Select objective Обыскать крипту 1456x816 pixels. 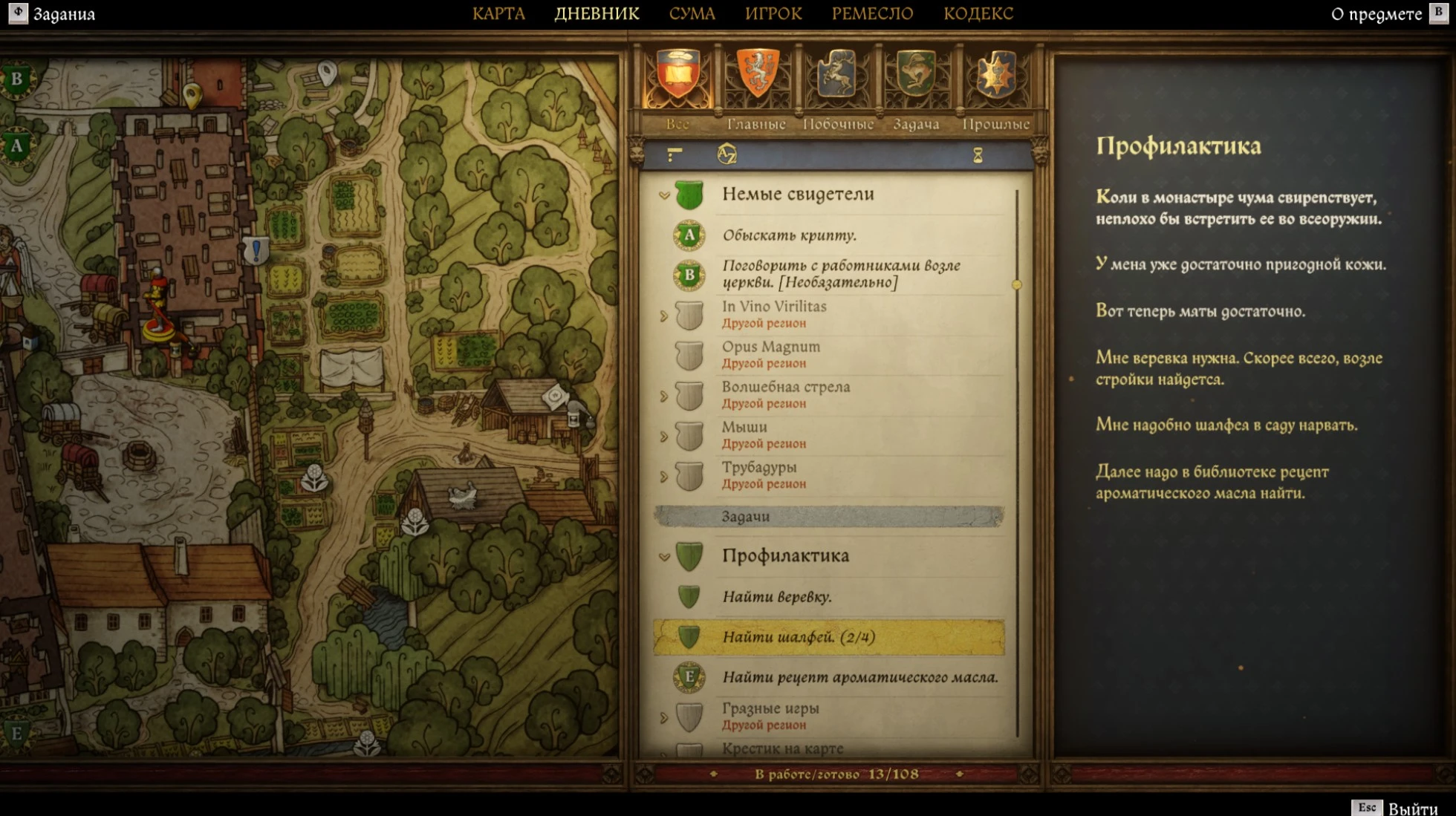789,235
